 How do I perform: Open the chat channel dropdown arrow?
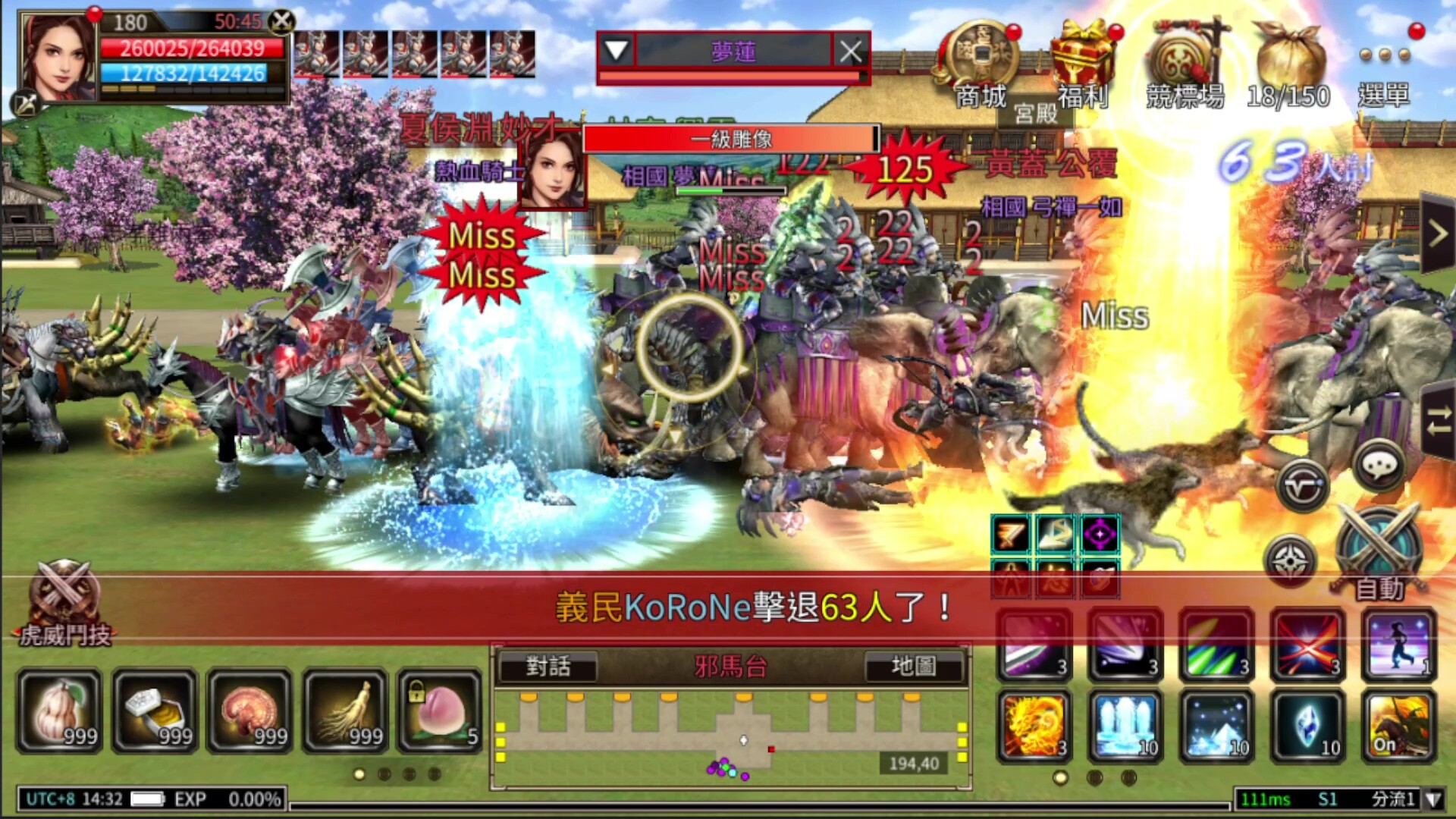[x=616, y=52]
